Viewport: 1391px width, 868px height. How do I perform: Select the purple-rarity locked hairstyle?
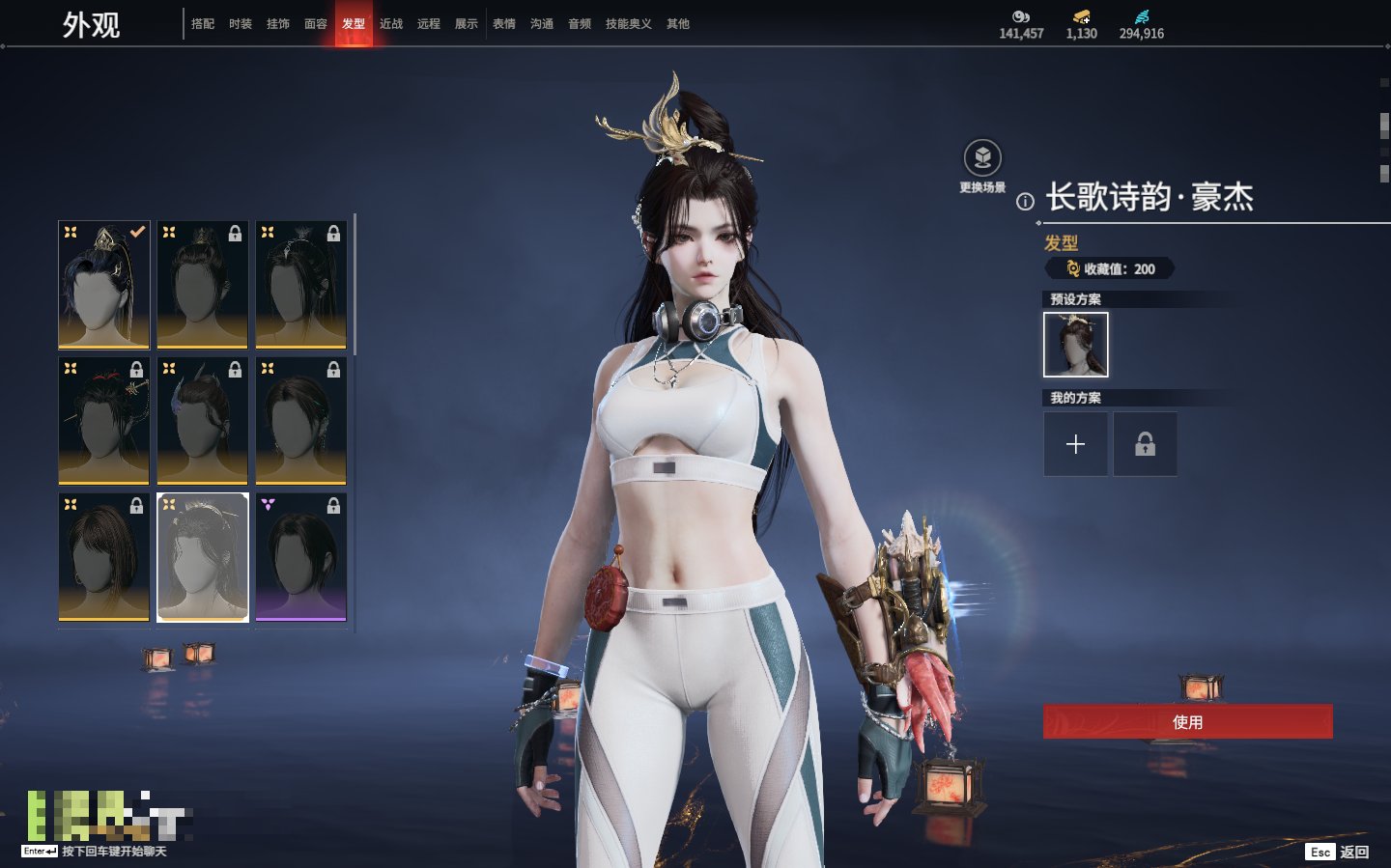[x=301, y=557]
